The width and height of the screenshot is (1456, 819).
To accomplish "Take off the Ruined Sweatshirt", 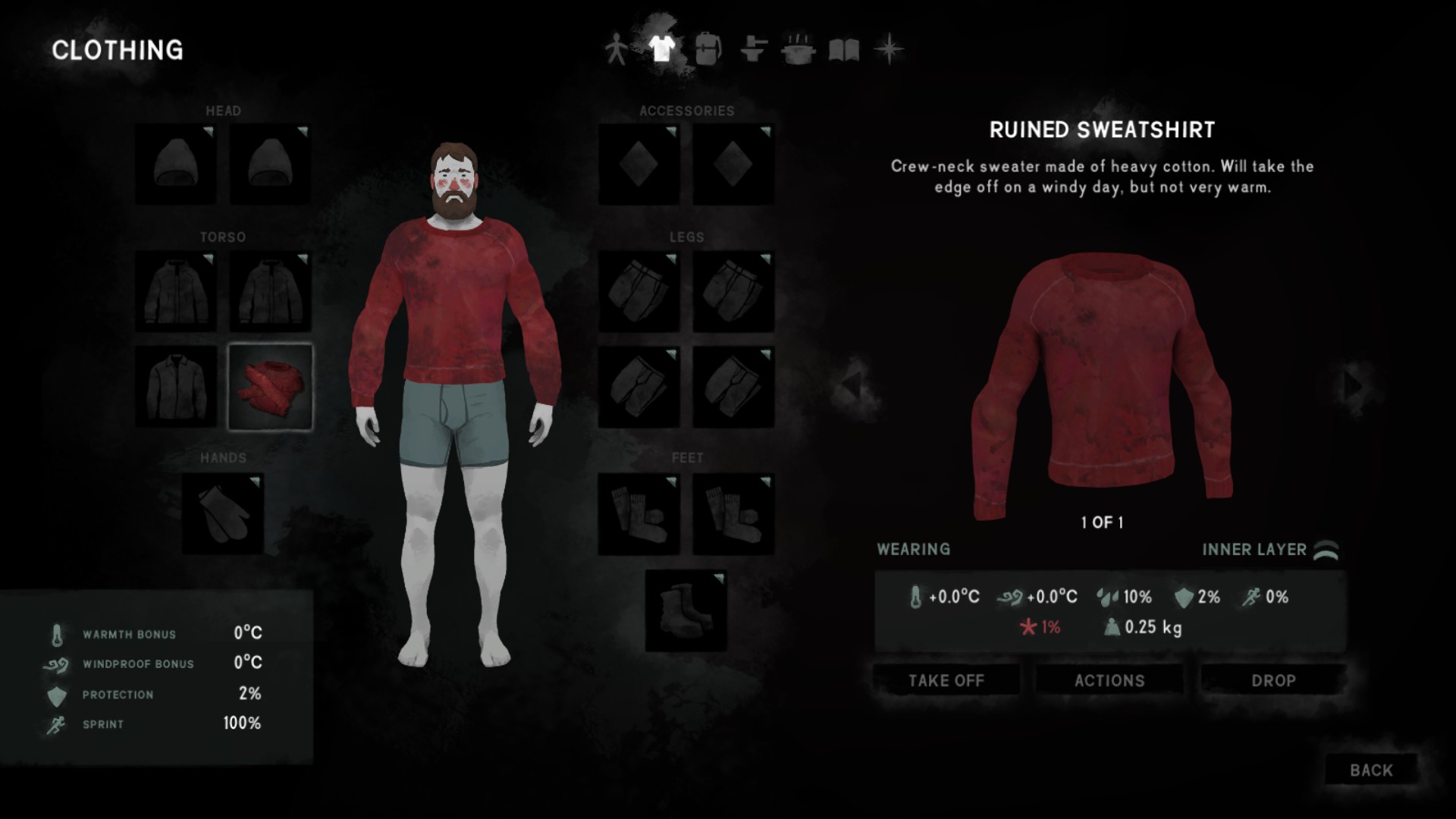I will tap(946, 680).
